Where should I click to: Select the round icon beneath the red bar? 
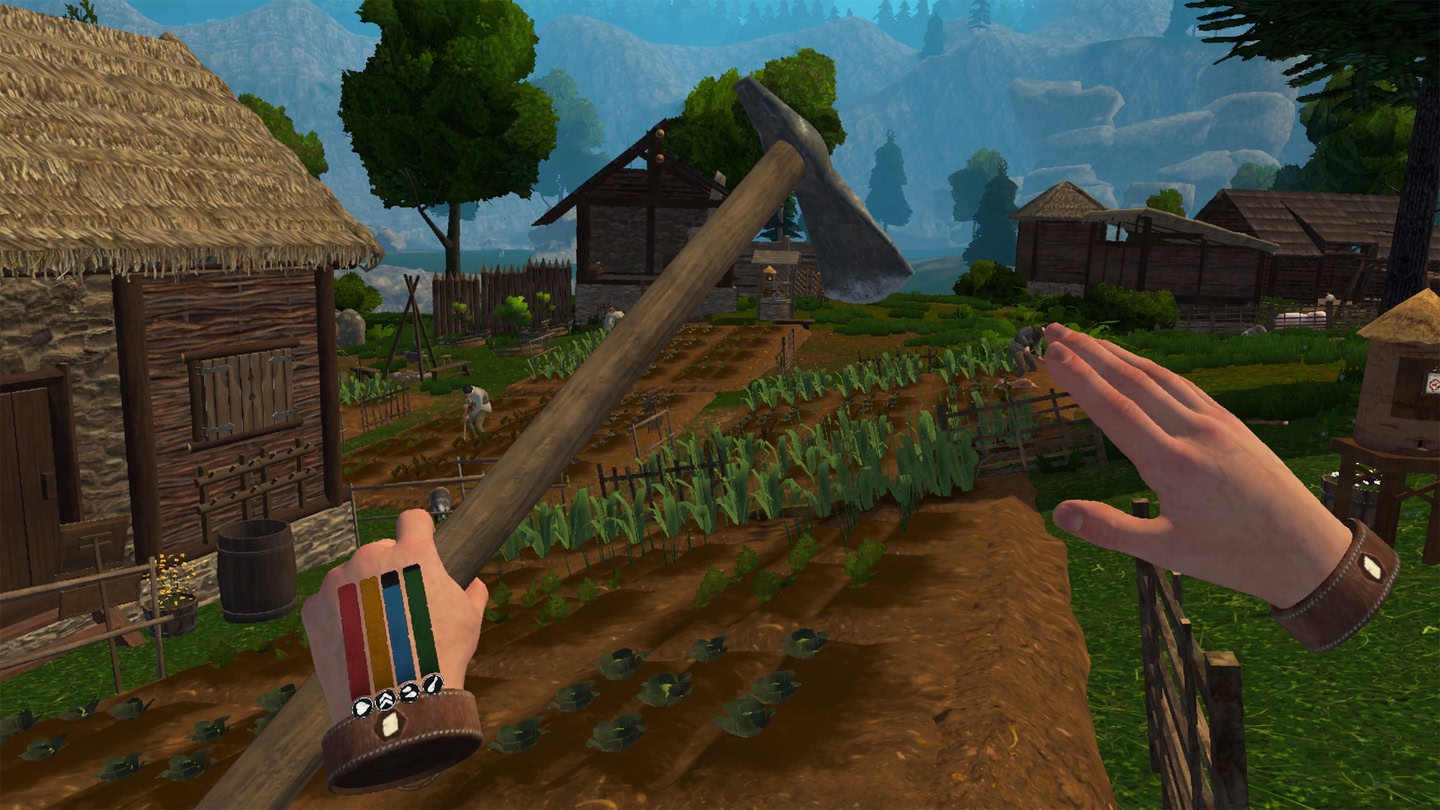tap(363, 707)
